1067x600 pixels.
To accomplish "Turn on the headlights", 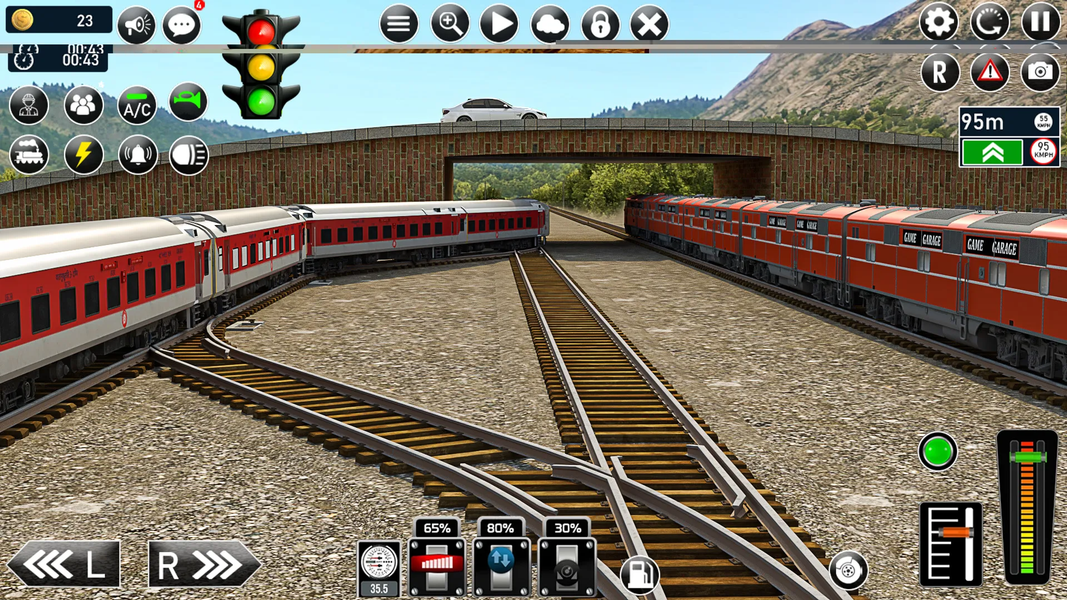I will (x=188, y=155).
